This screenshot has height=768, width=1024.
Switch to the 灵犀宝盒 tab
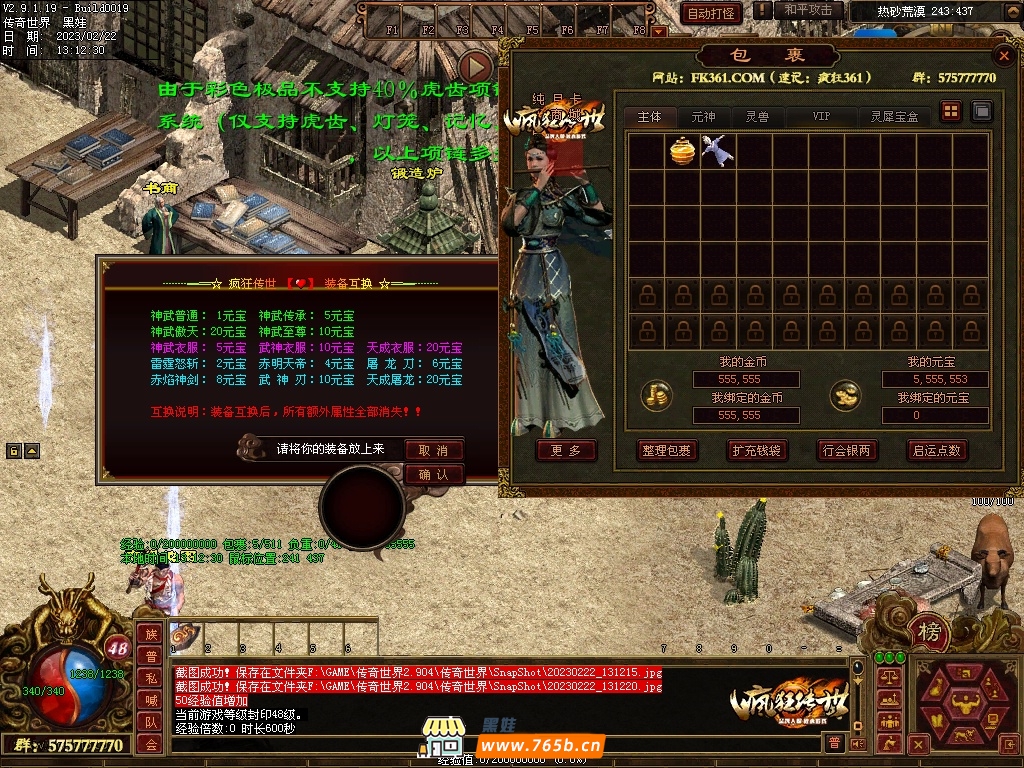click(894, 117)
